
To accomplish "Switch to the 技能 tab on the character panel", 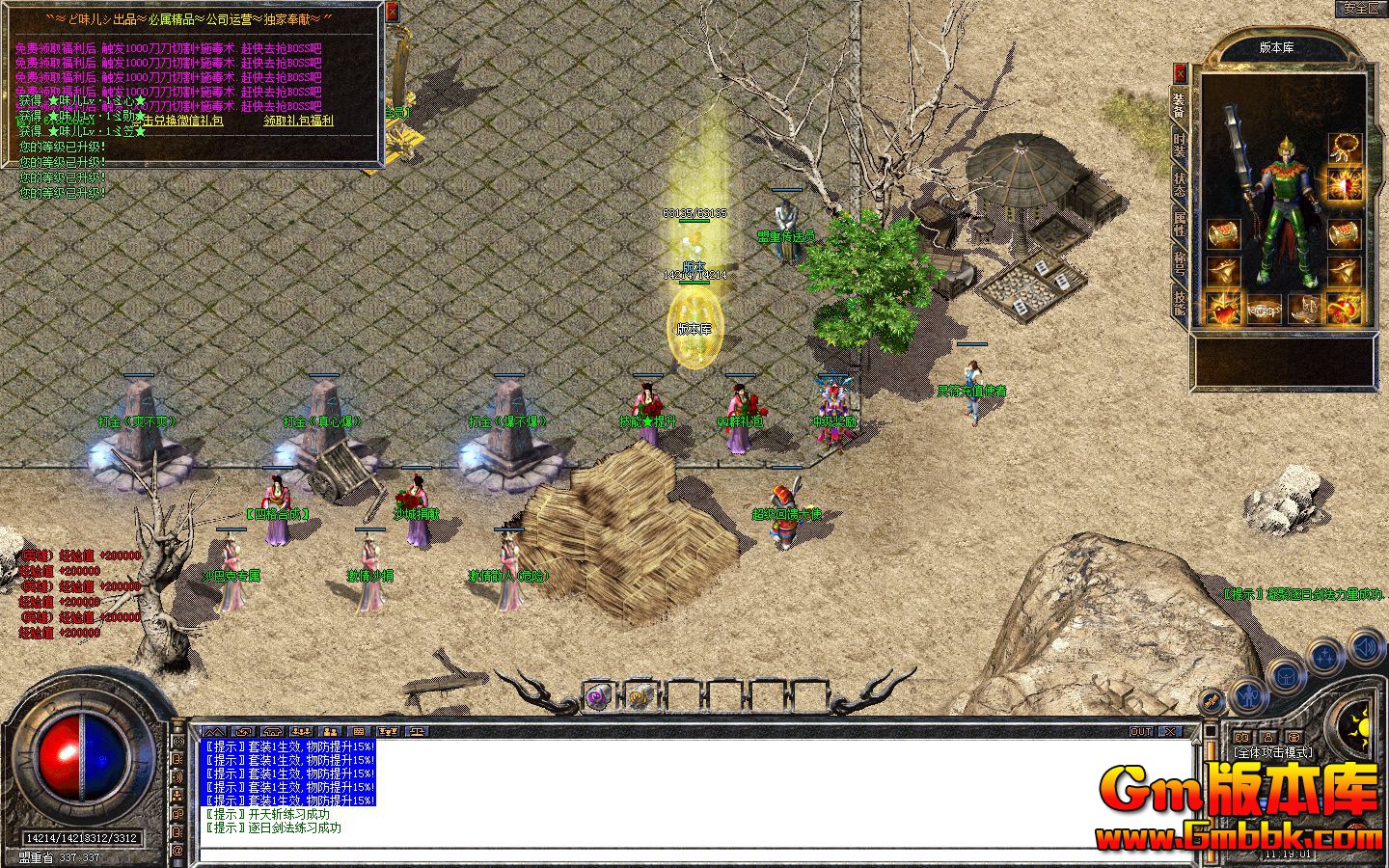I will [1180, 304].
